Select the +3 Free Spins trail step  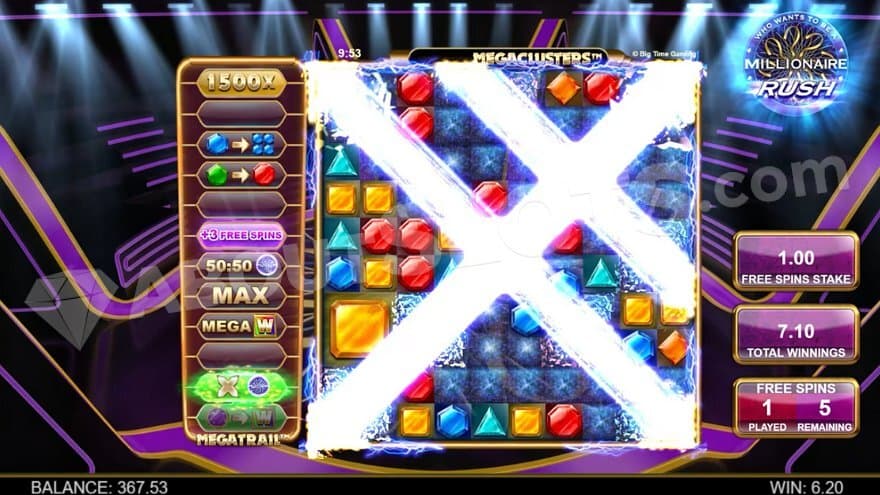pyautogui.click(x=241, y=236)
